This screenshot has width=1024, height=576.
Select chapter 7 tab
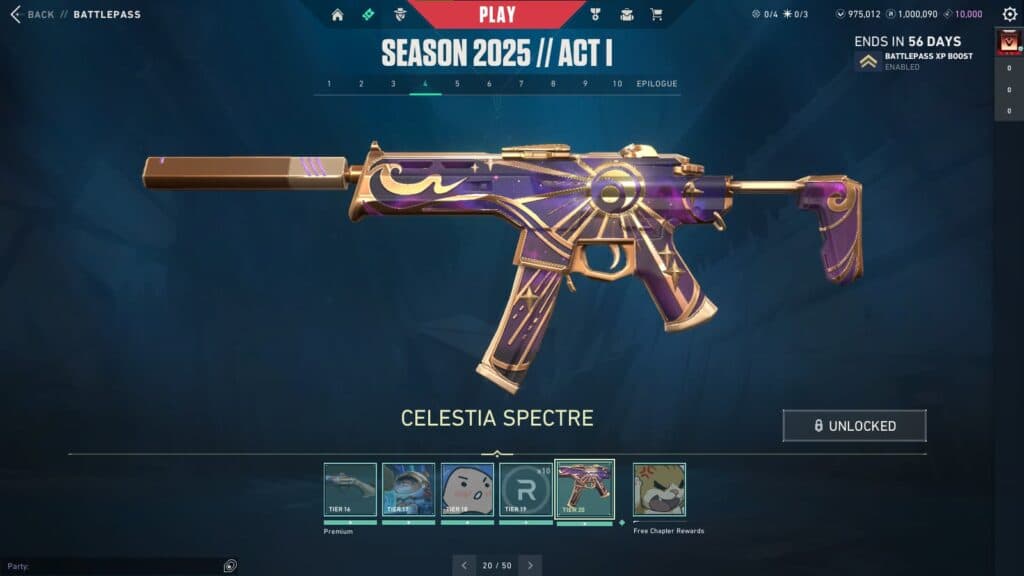click(x=521, y=84)
